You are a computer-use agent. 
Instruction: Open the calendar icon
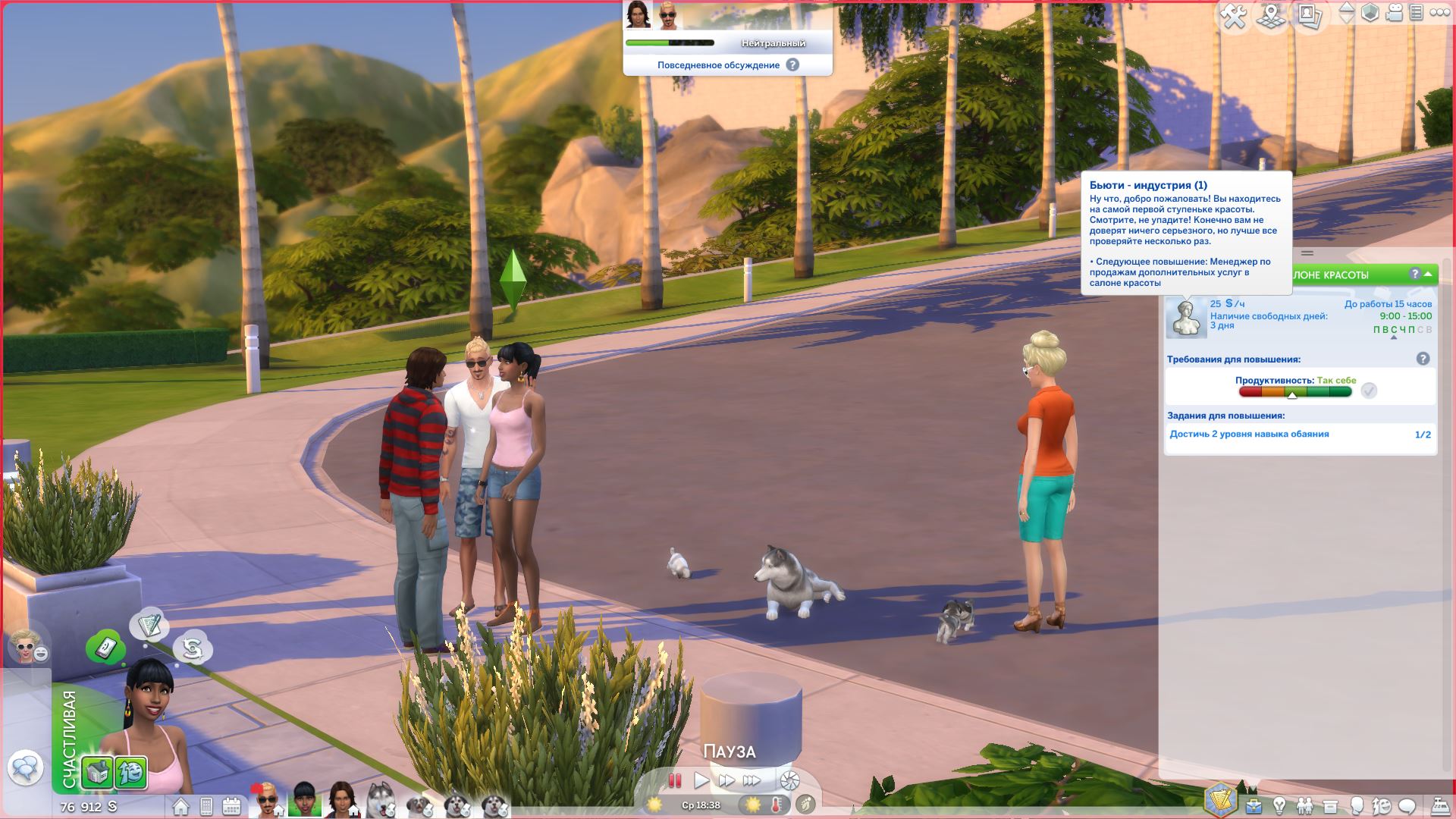pyautogui.click(x=231, y=805)
